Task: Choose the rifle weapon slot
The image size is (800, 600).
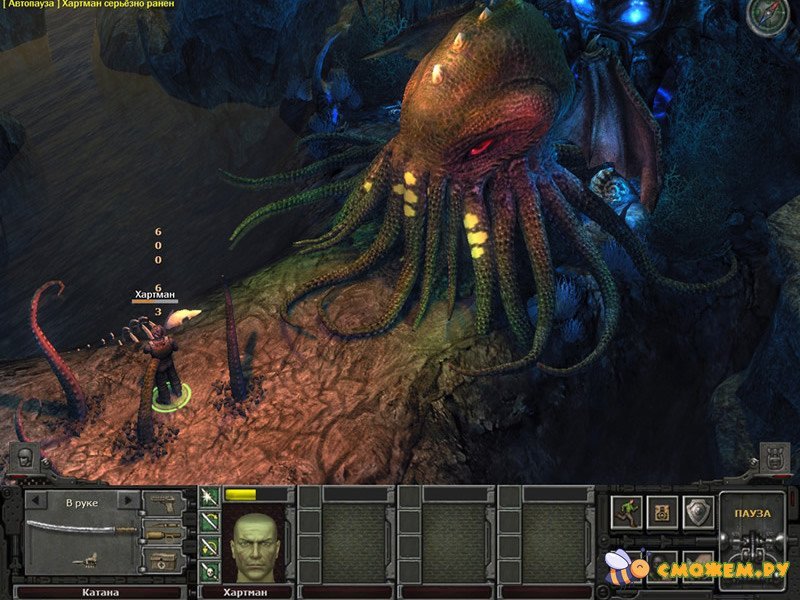Action: coord(165,530)
